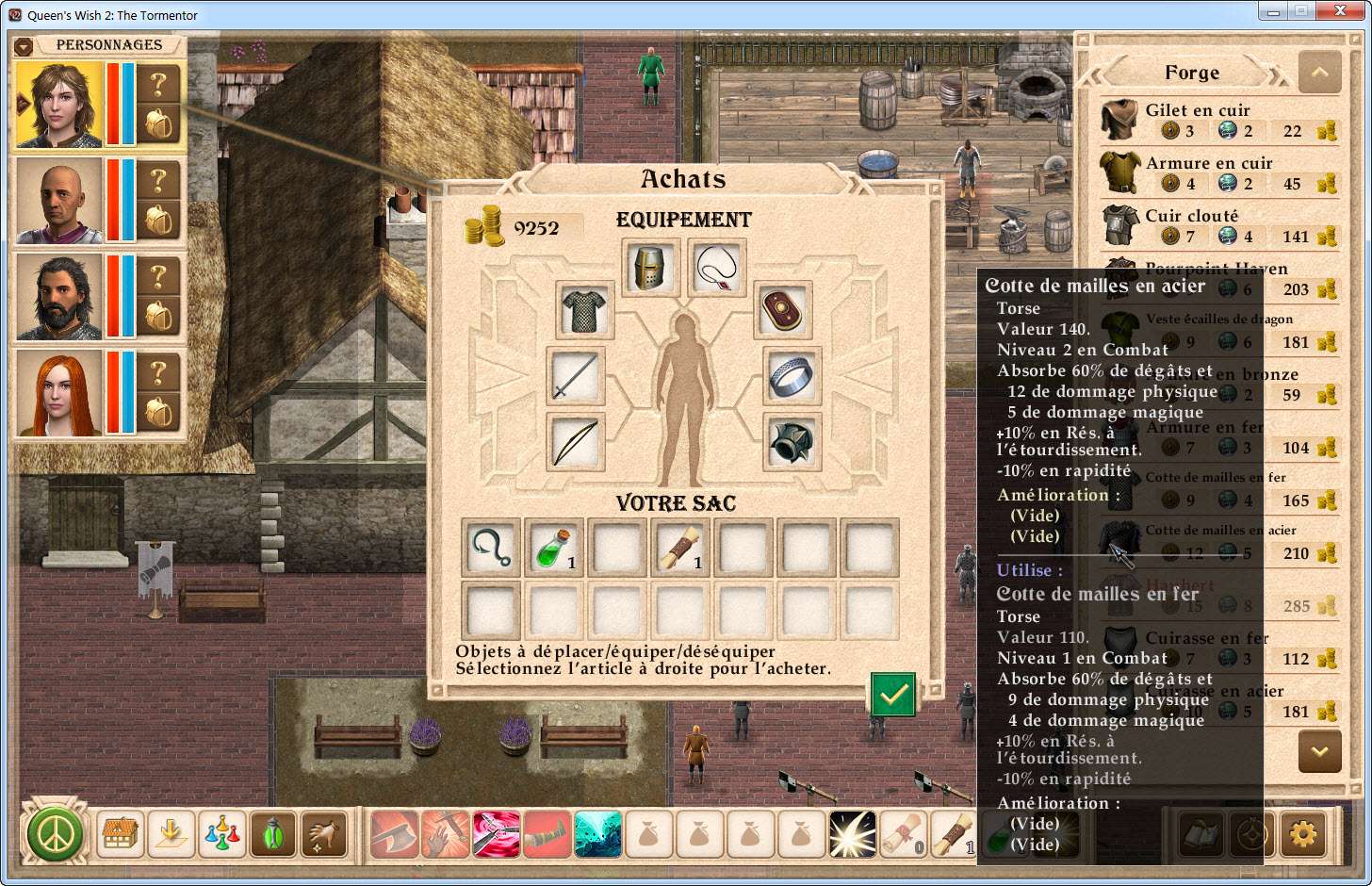Screen dimensions: 1372x886
Task: Select the equipped necklace slot
Action: (x=717, y=268)
